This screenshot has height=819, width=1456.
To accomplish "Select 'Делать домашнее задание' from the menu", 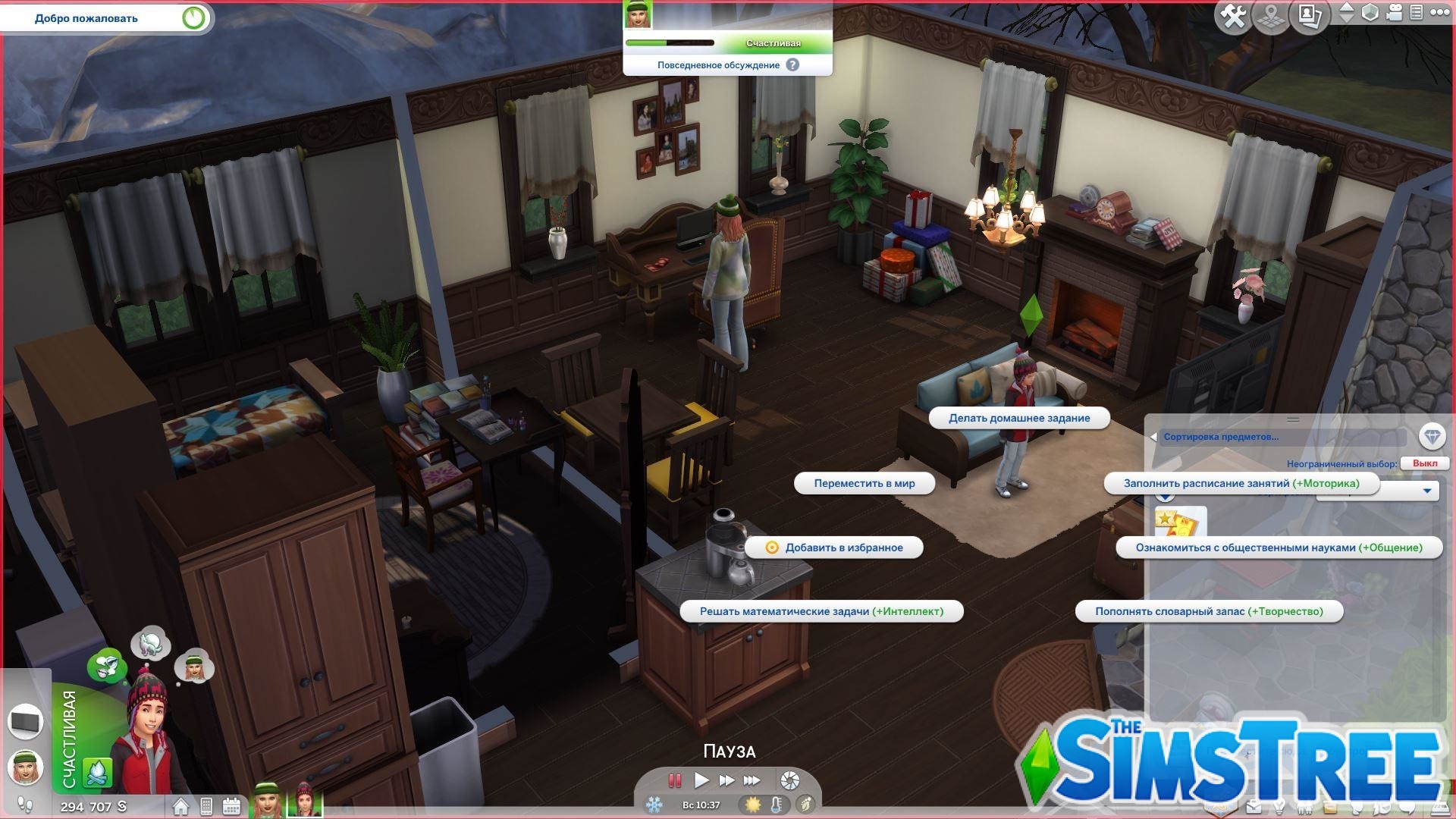I will click(x=1020, y=418).
